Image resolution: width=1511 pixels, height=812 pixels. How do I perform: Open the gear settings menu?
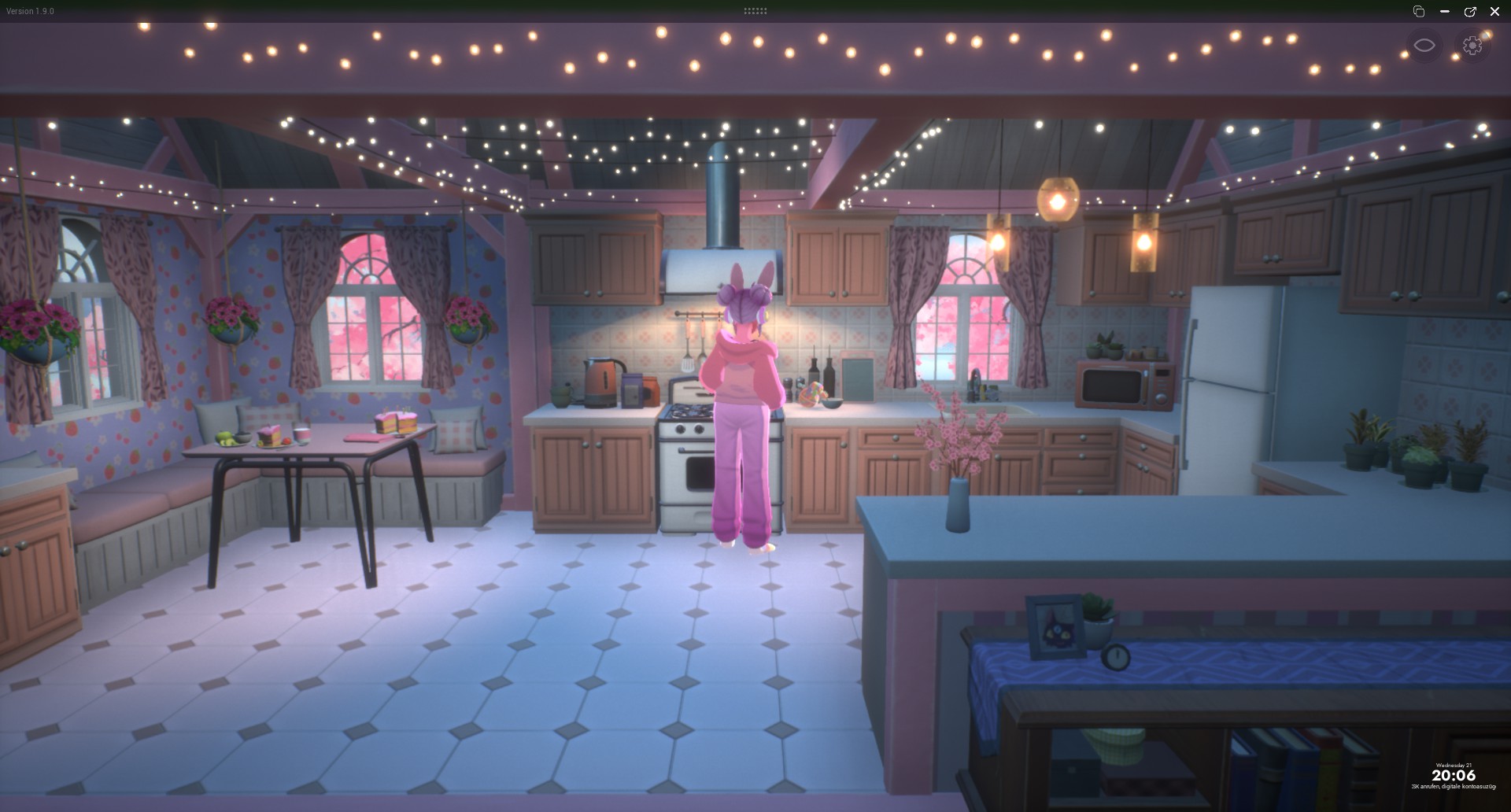[1472, 46]
